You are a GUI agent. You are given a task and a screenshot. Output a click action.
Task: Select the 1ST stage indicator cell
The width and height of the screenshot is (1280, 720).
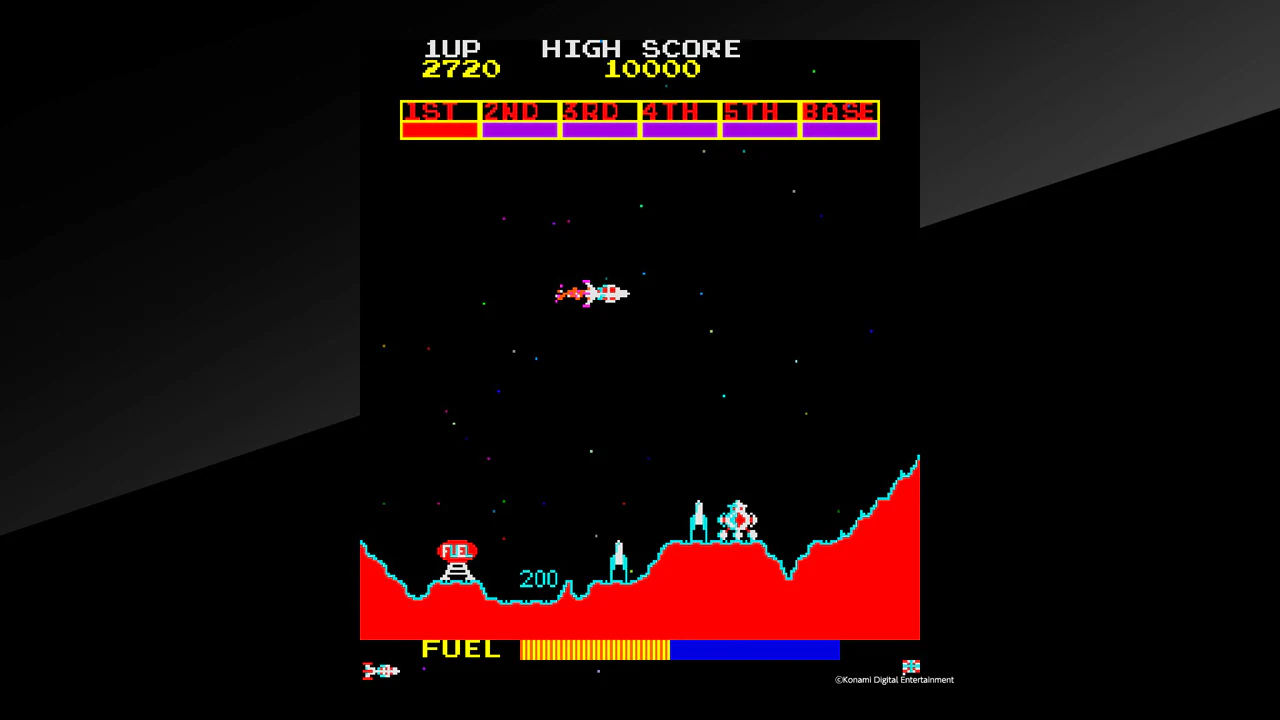click(x=438, y=120)
